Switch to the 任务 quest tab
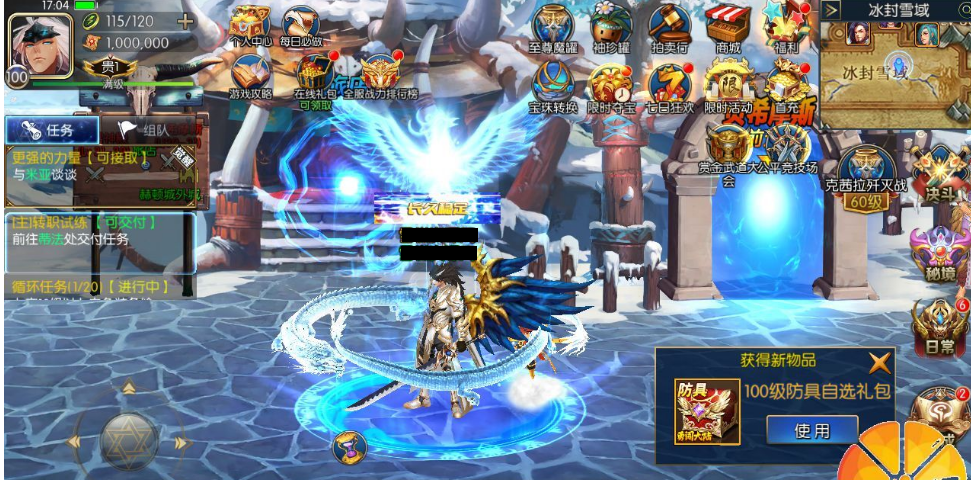The height and width of the screenshot is (480, 971). pyautogui.click(x=52, y=130)
